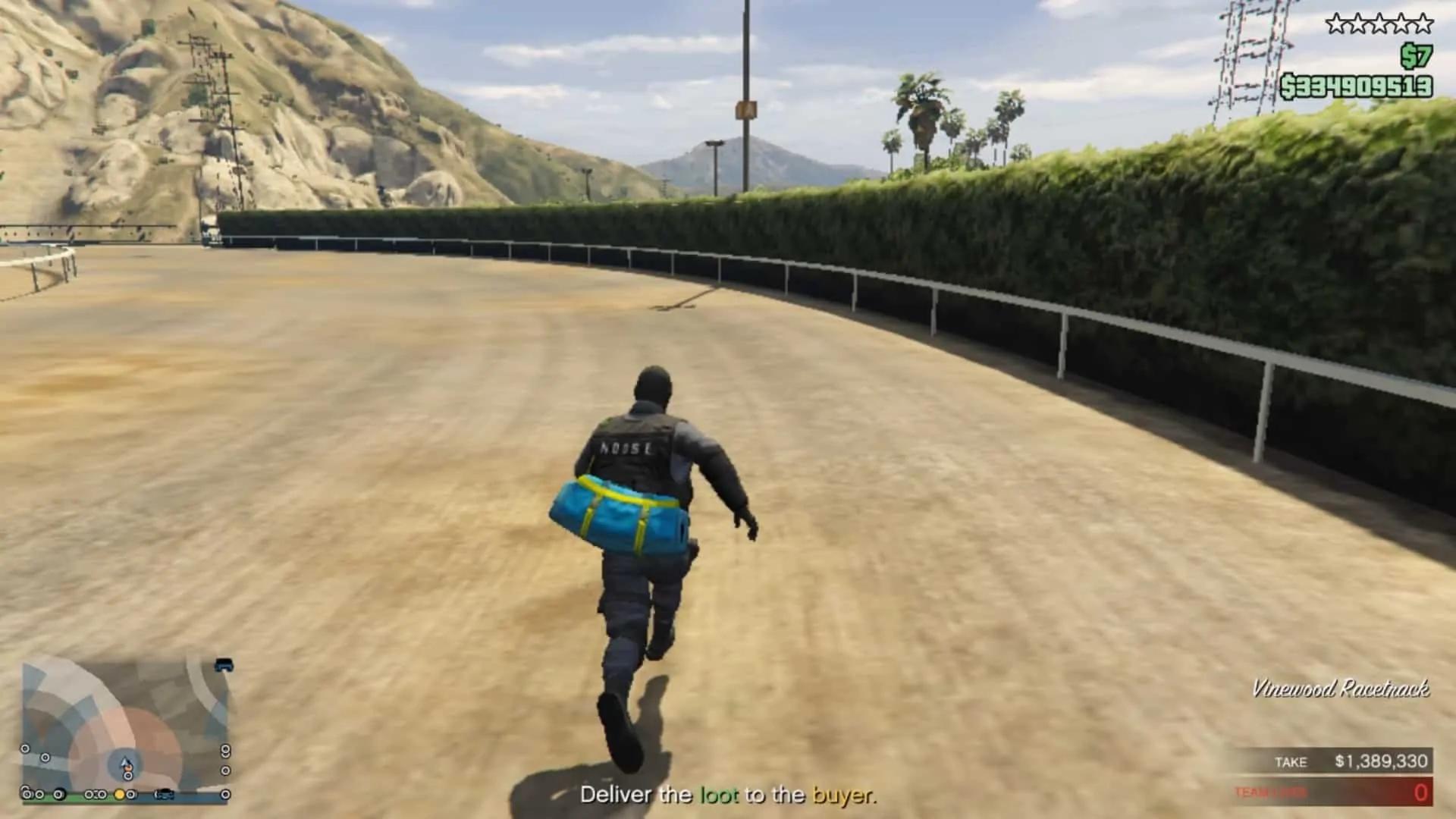Select the blip on the minimap's right edge
The image size is (1456, 819).
click(225, 750)
